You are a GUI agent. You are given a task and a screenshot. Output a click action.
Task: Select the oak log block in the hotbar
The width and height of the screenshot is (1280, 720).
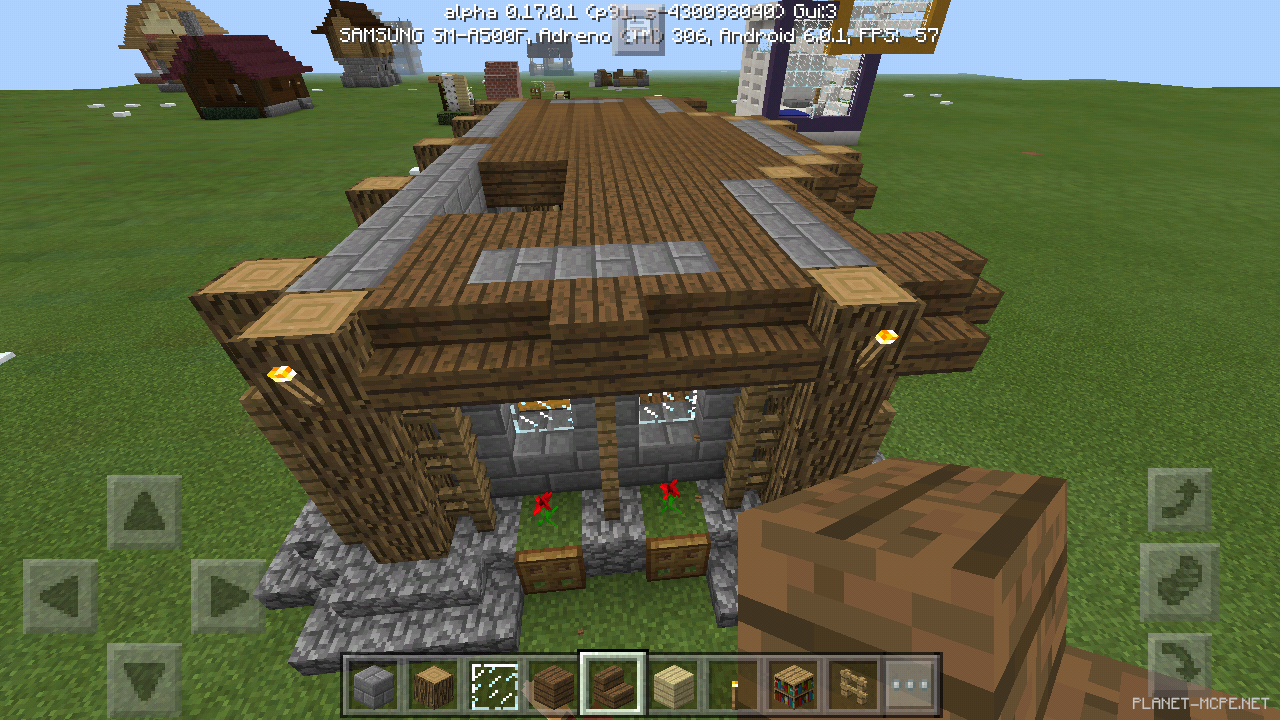(x=432, y=685)
